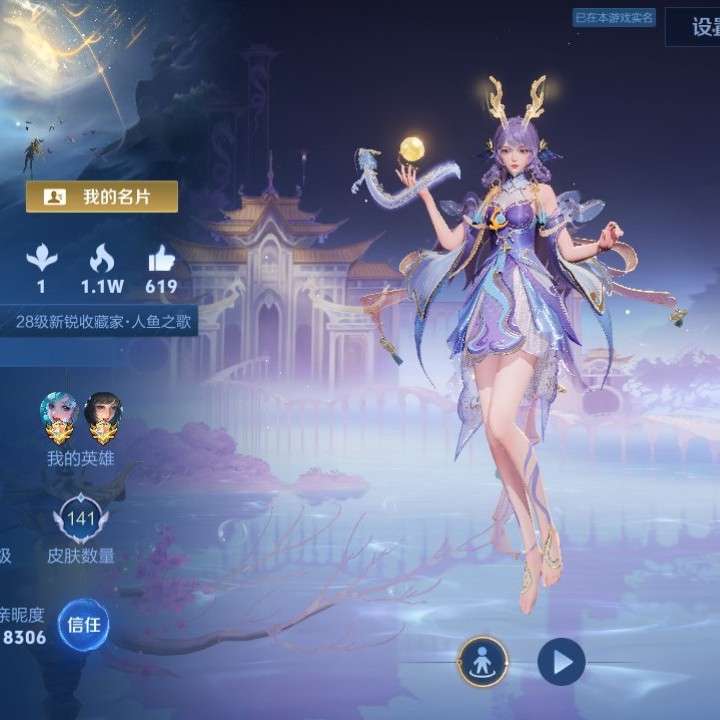Open the collector title banner 人鱼之歌
The image size is (720, 720).
[x=105, y=322]
